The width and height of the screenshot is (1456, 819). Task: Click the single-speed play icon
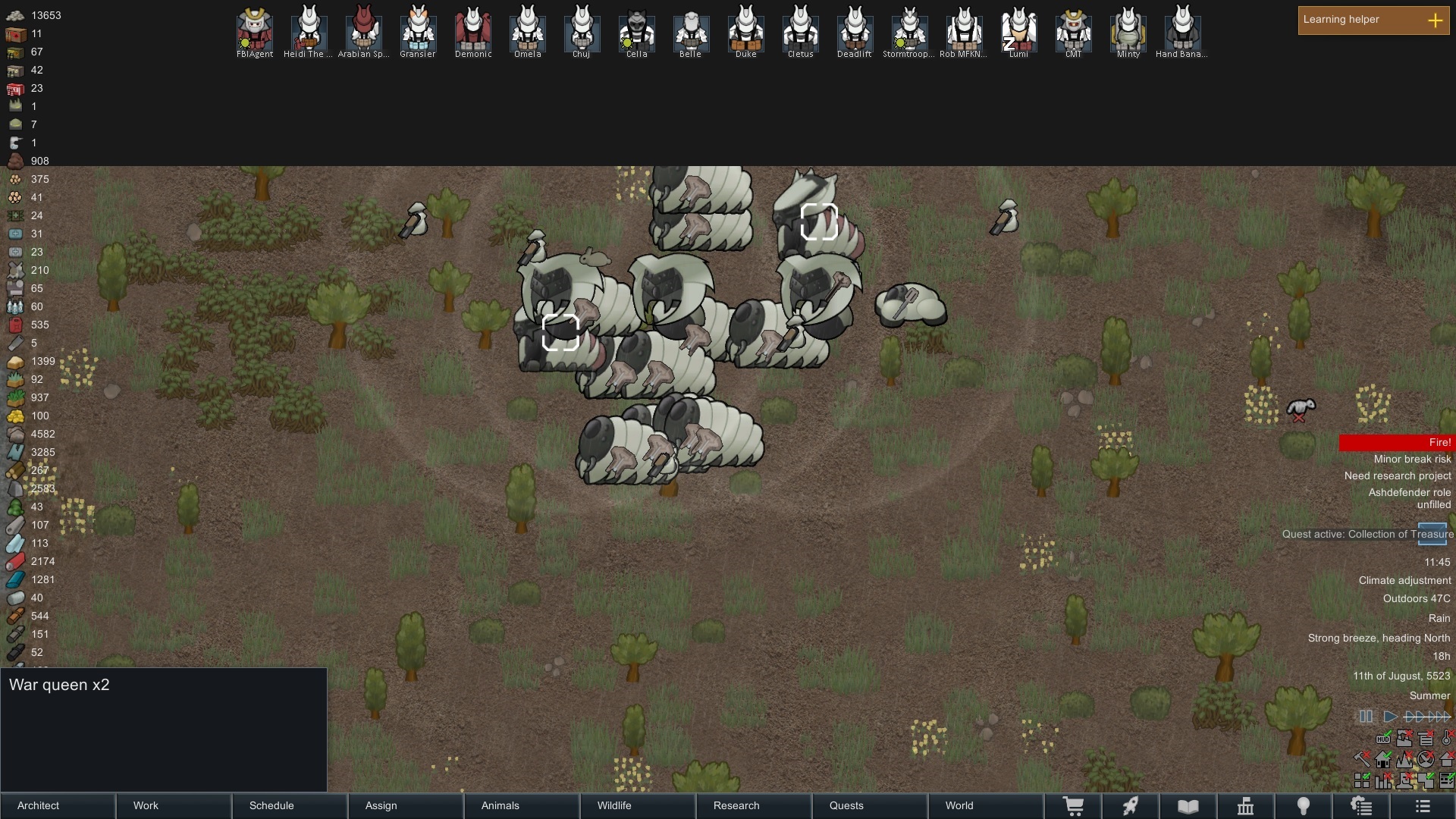click(1390, 716)
